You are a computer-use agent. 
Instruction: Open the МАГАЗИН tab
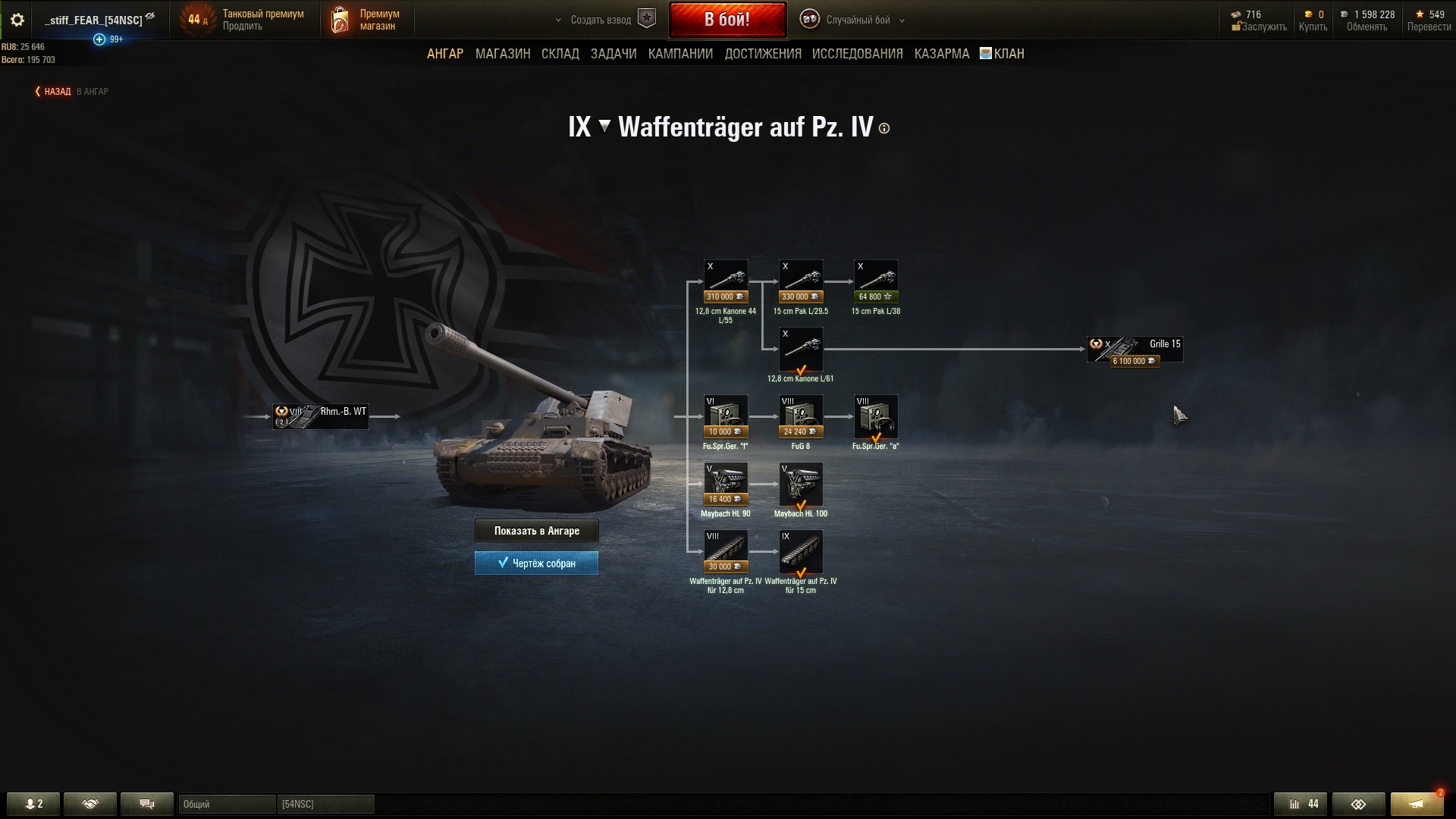point(503,54)
